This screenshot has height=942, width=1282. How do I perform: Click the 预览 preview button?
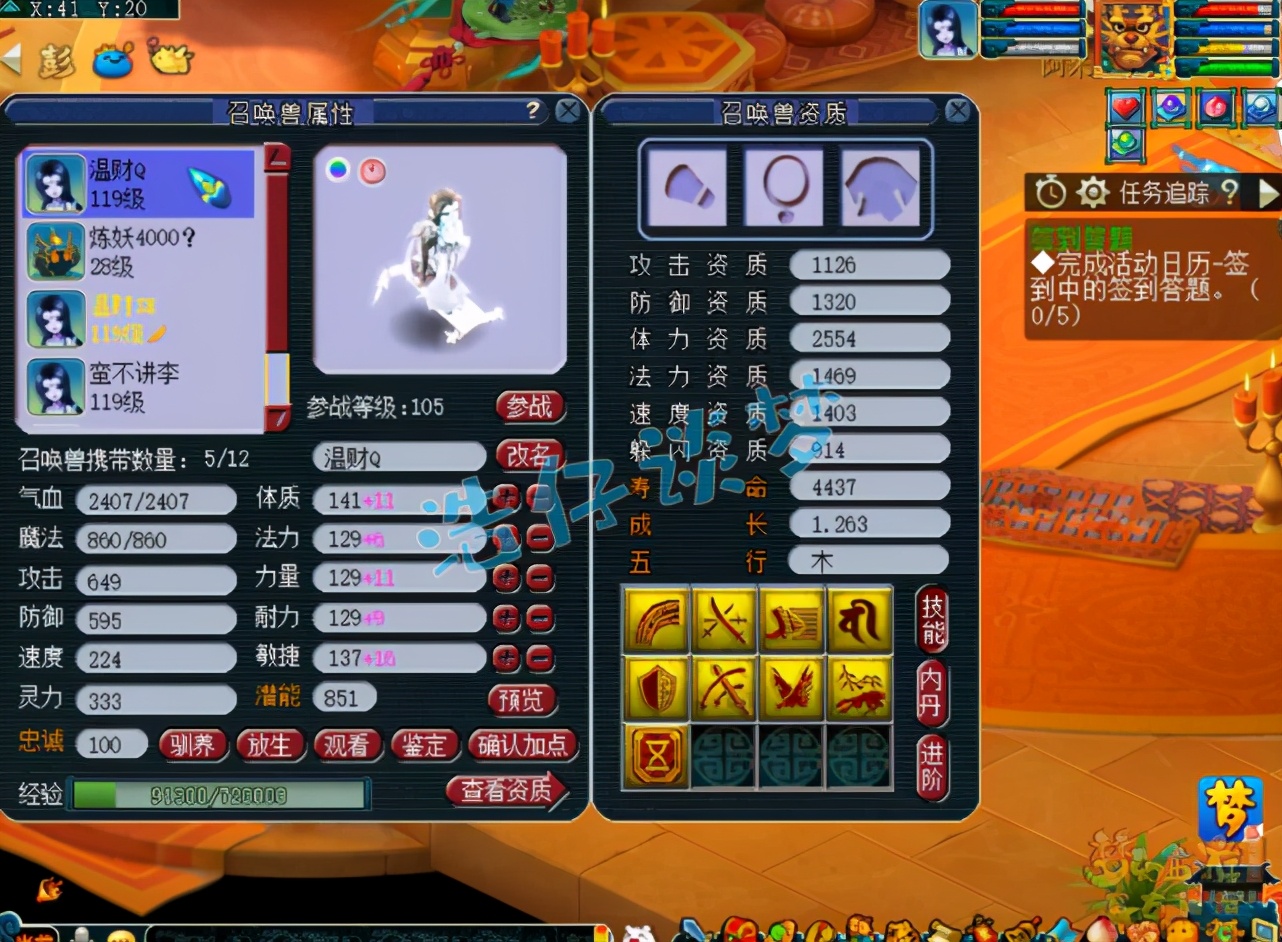click(521, 699)
